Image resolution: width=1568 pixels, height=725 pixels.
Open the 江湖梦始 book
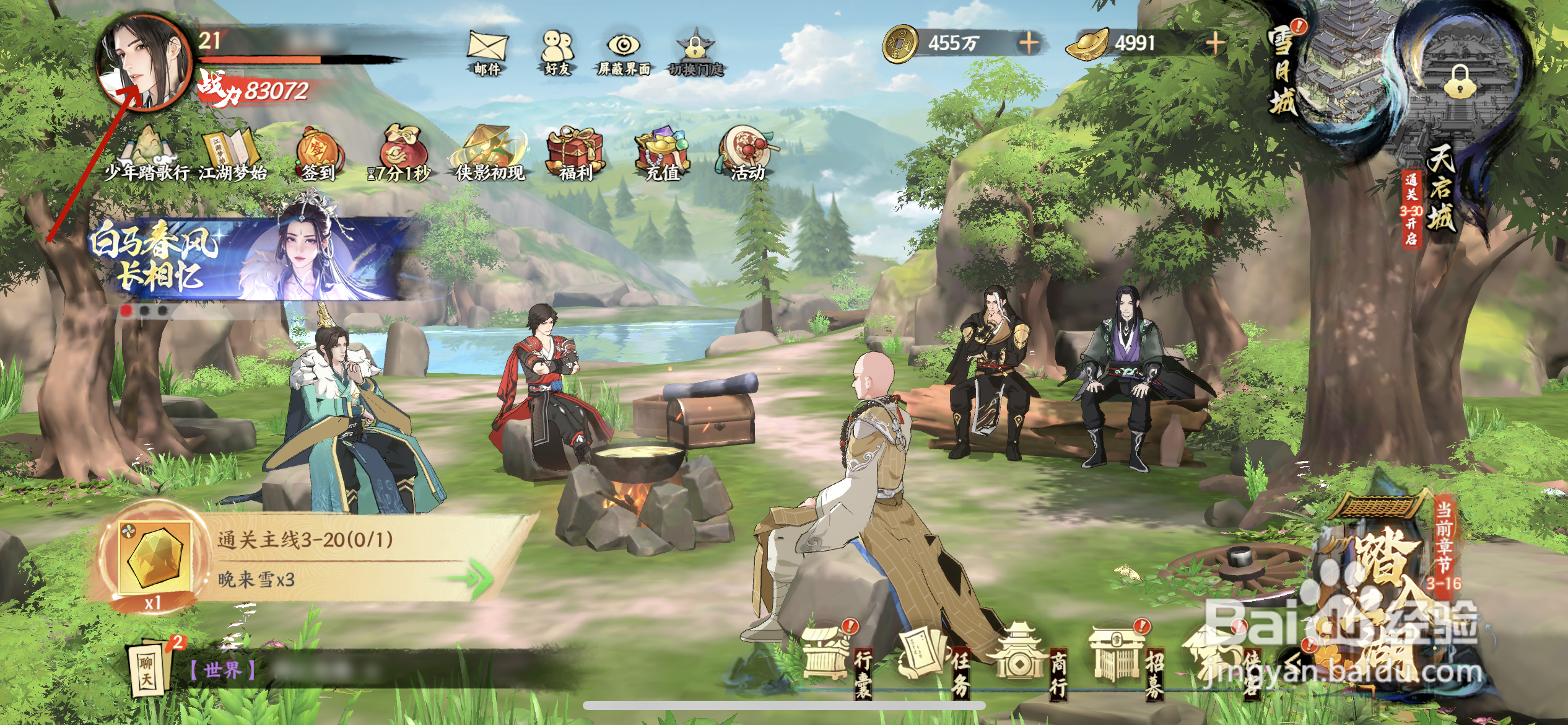click(232, 154)
